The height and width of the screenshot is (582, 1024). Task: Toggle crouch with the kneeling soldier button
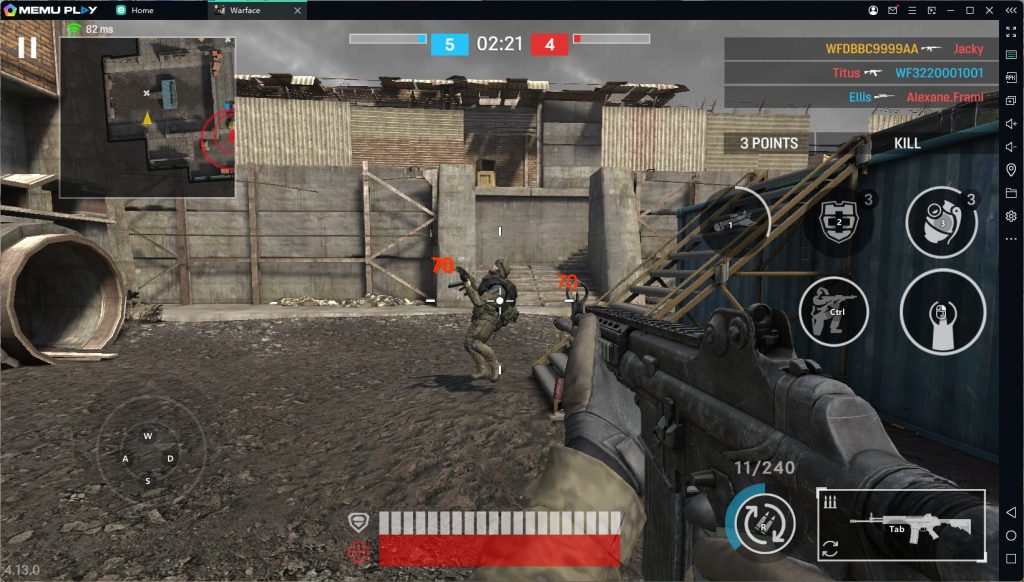click(833, 311)
